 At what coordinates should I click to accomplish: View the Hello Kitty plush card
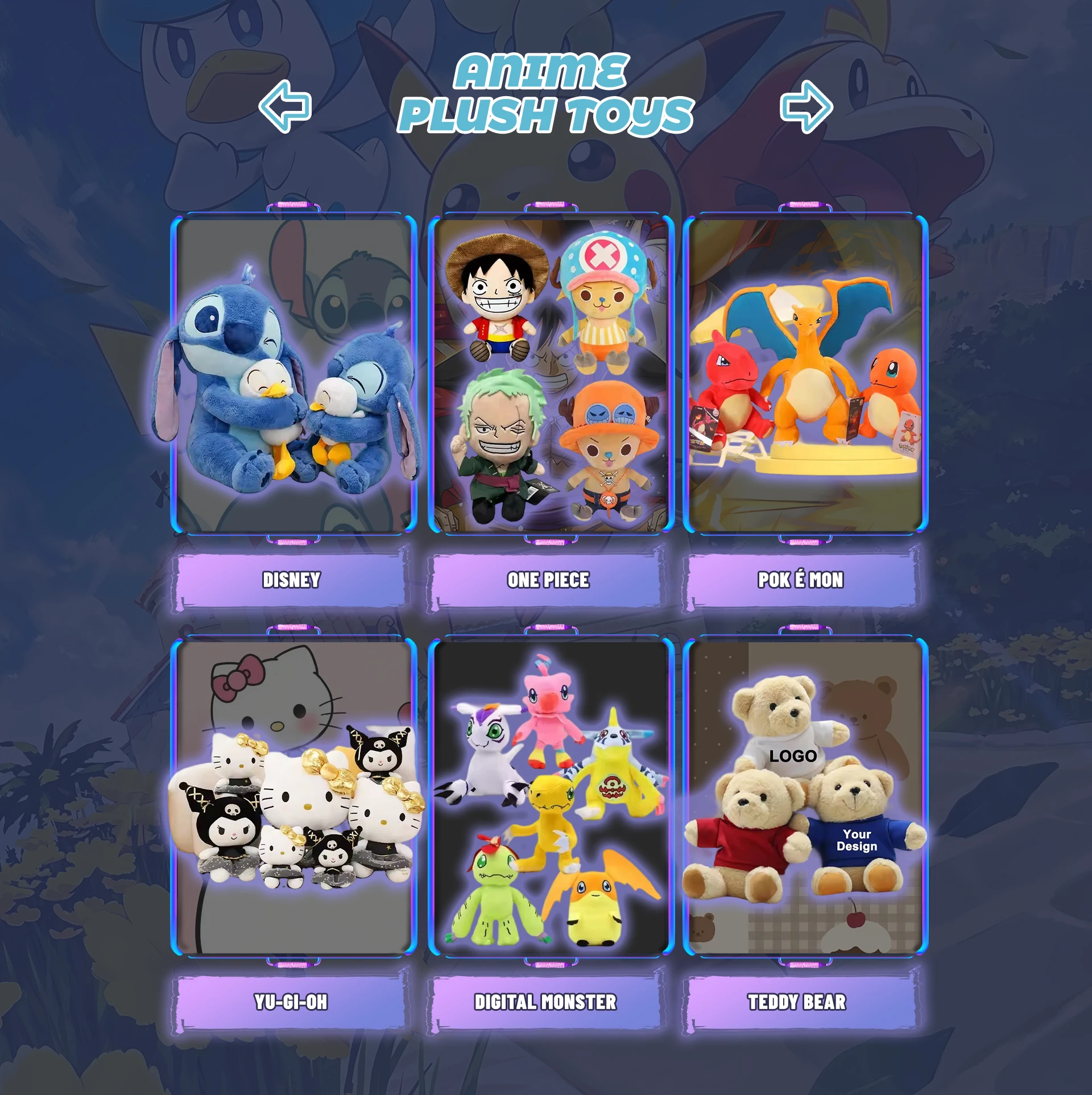point(293,798)
